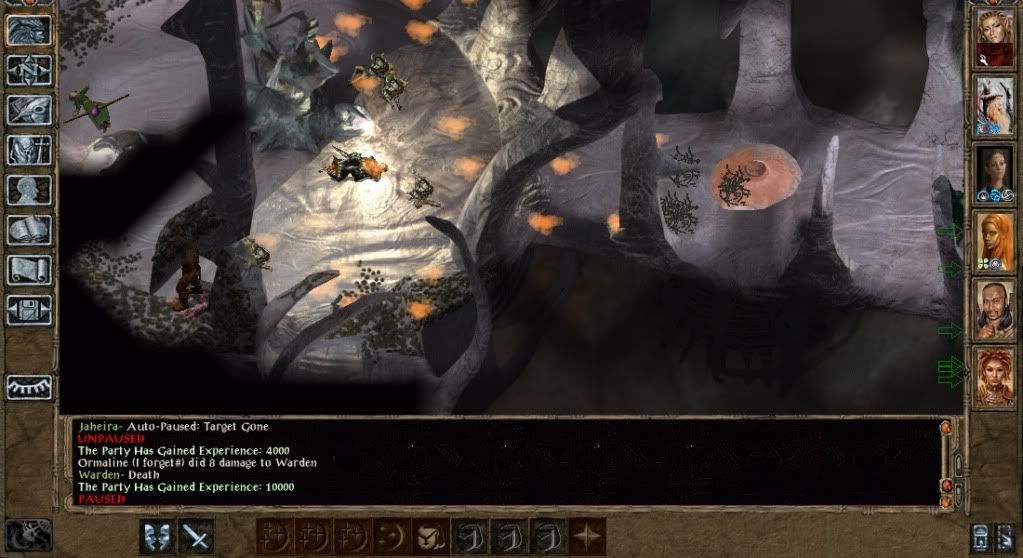Open the area map from the compass button
This screenshot has width=1023, height=558.
pos(29,68)
